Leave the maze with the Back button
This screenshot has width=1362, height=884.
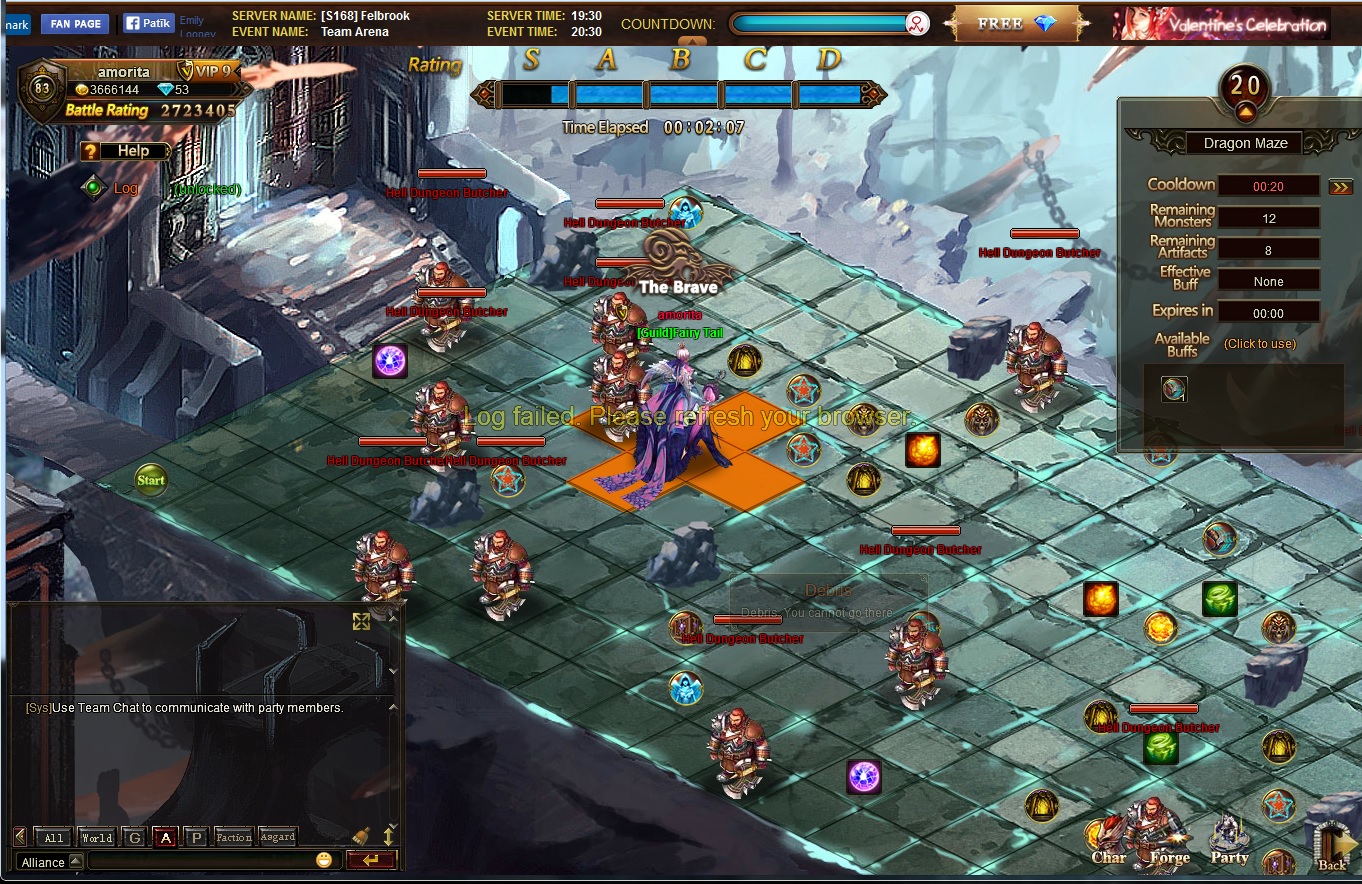coord(1332,845)
